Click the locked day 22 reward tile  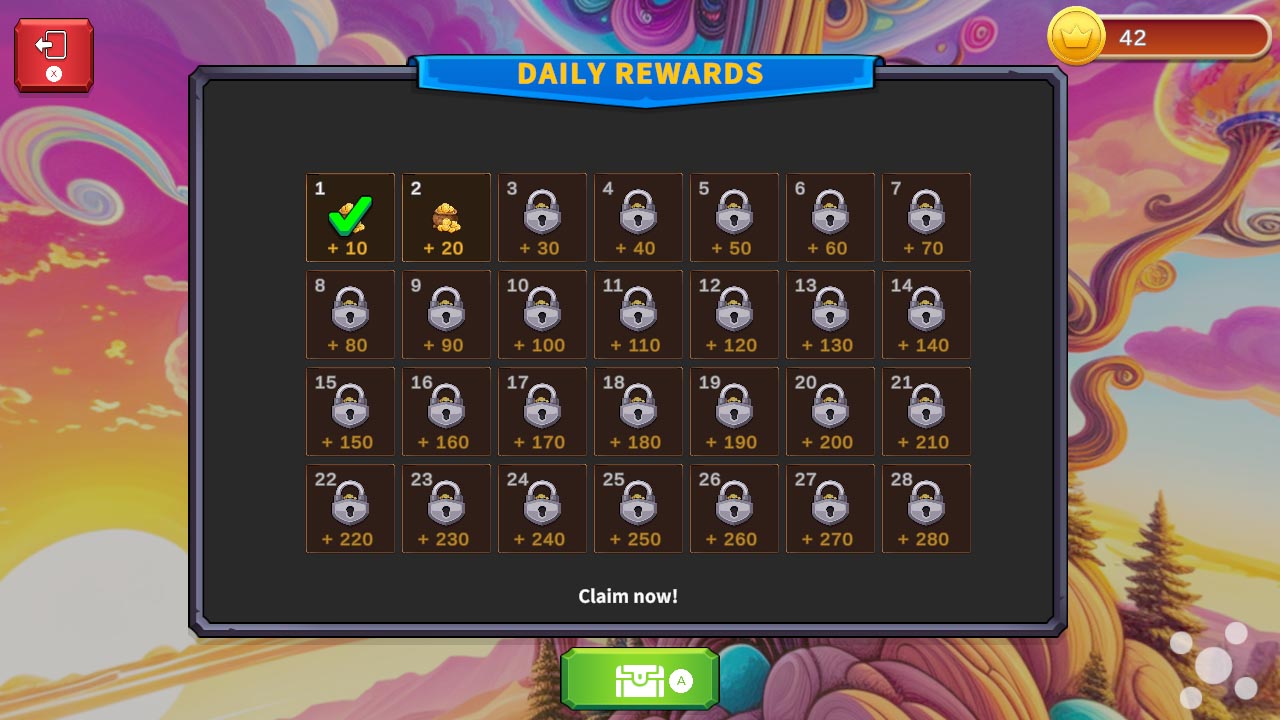pos(350,508)
